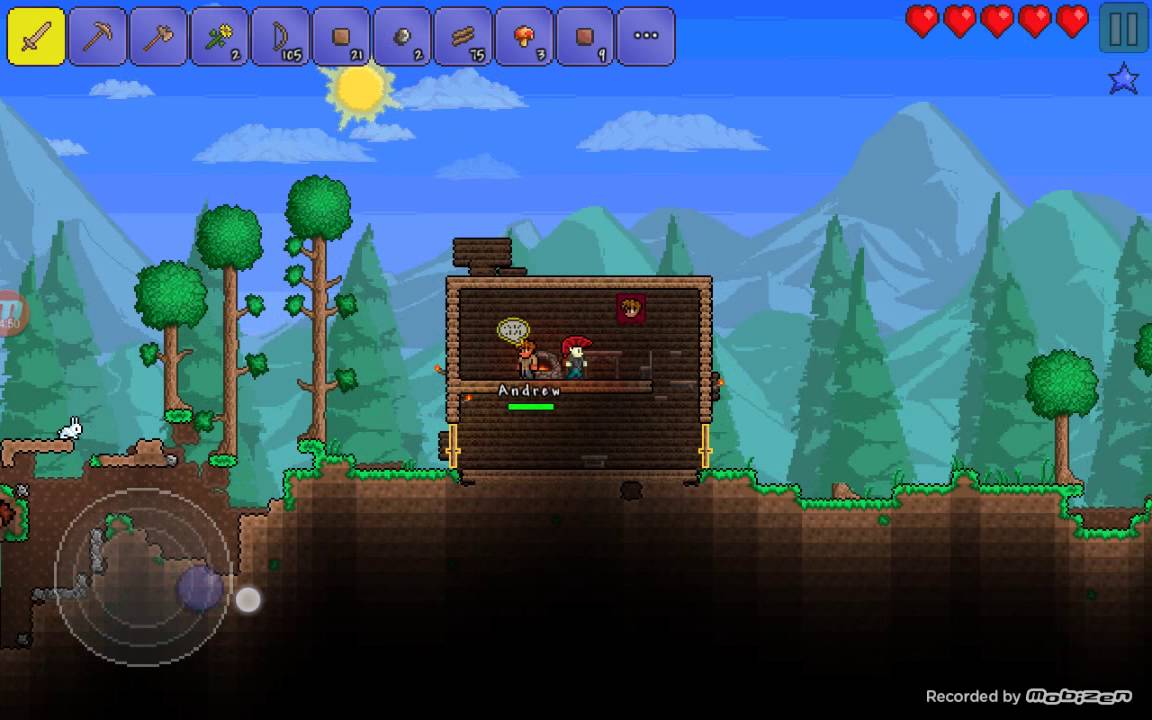Pick the grey stone item slot

[403, 37]
